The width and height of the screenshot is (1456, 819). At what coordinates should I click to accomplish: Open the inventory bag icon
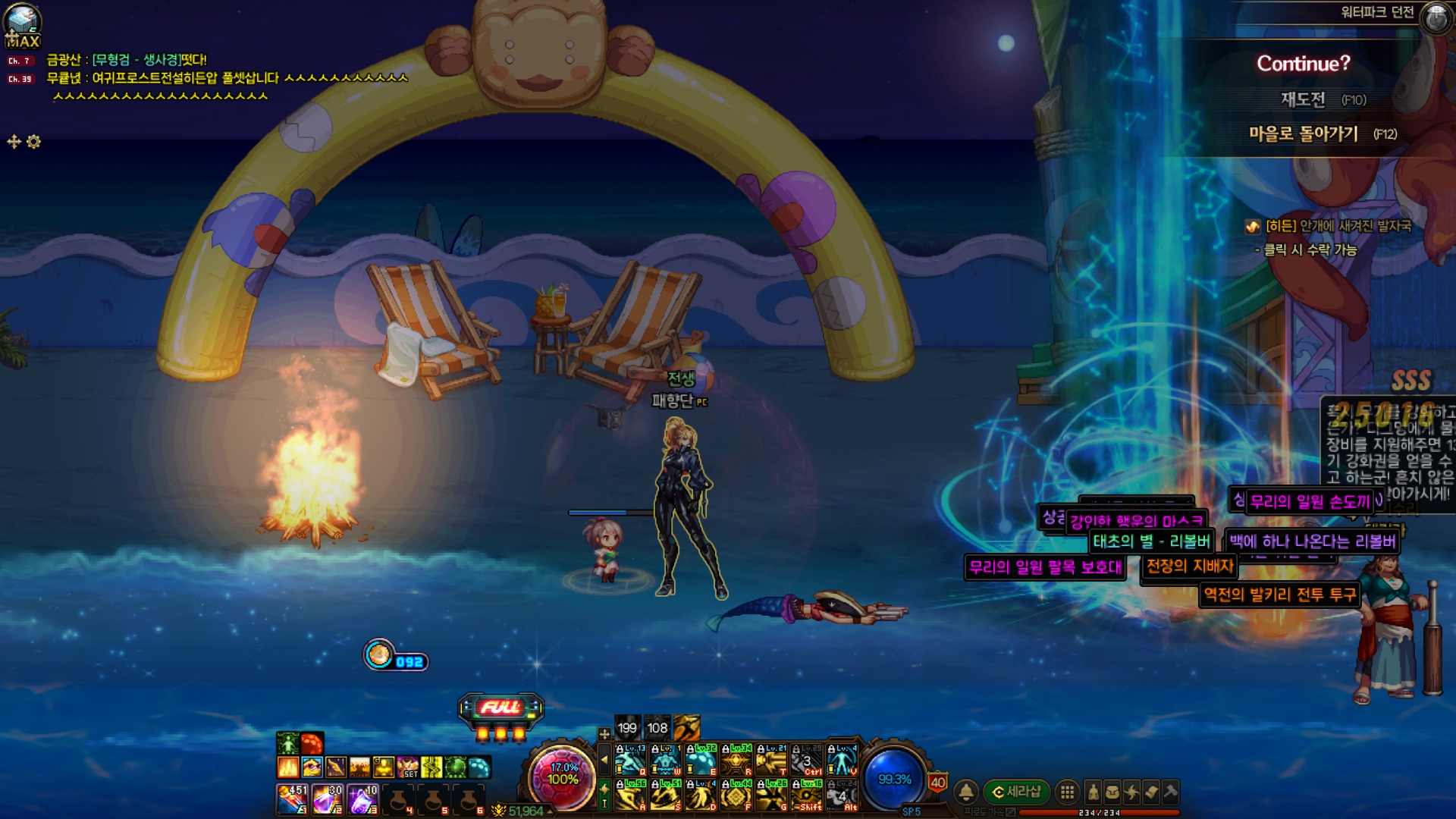[x=1112, y=792]
